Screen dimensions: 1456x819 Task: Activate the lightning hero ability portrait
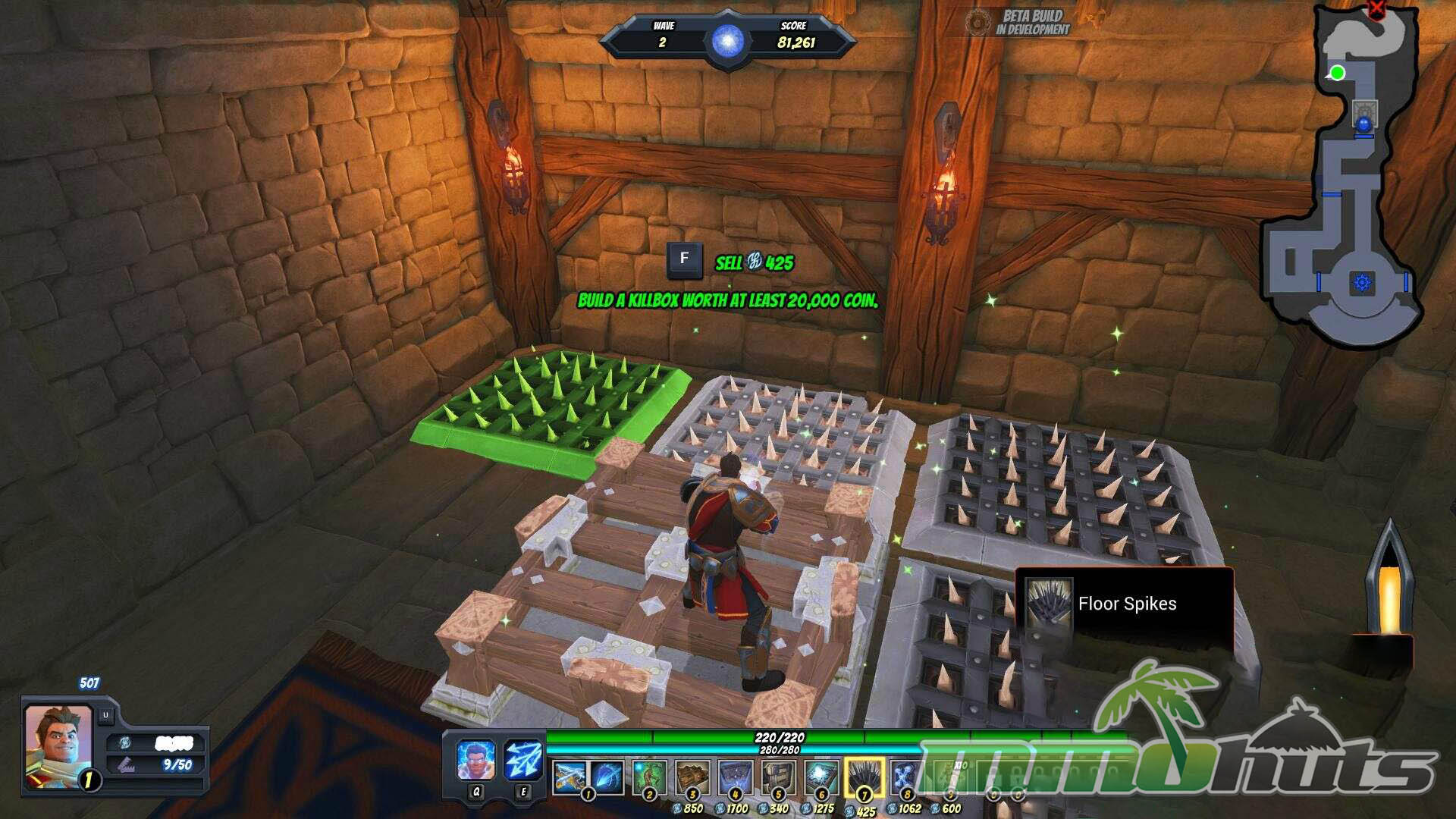[x=476, y=760]
